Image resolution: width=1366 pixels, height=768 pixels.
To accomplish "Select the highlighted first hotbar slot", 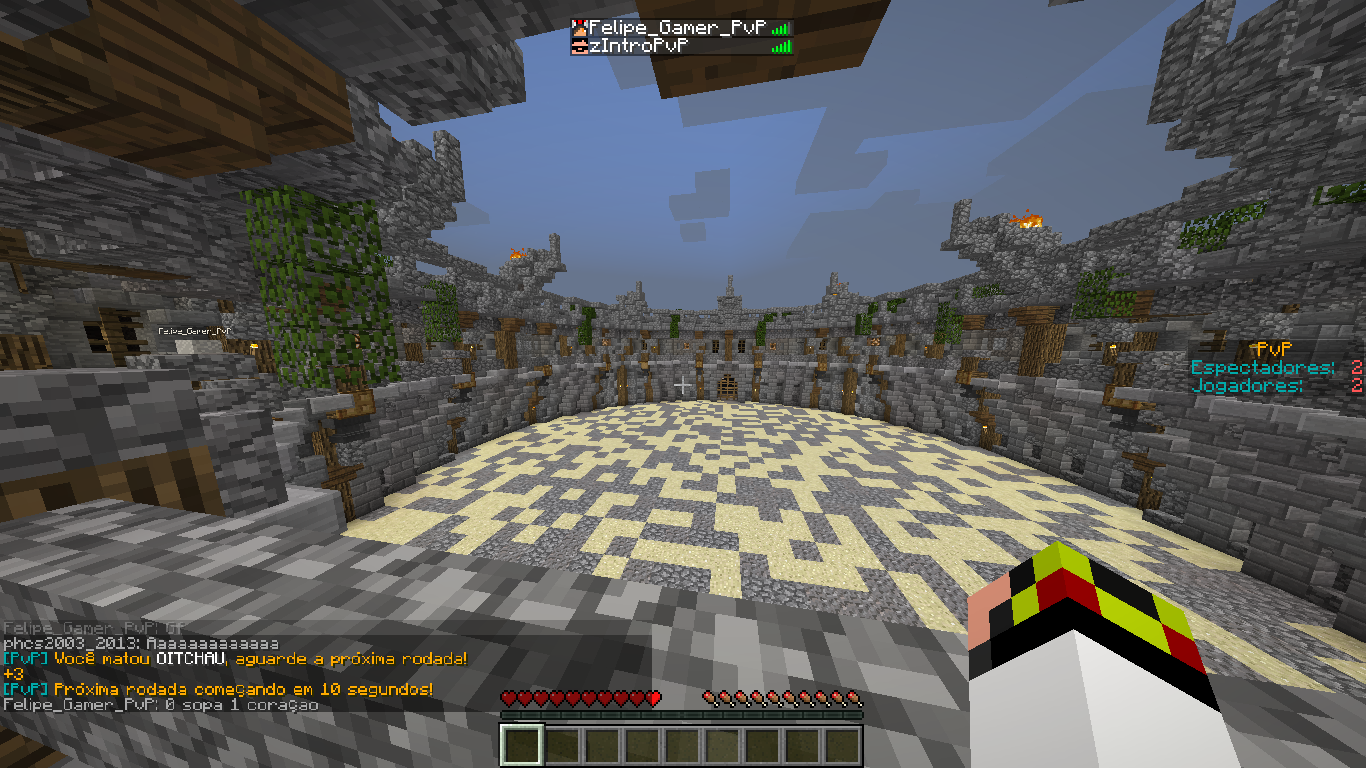I will pos(521,745).
